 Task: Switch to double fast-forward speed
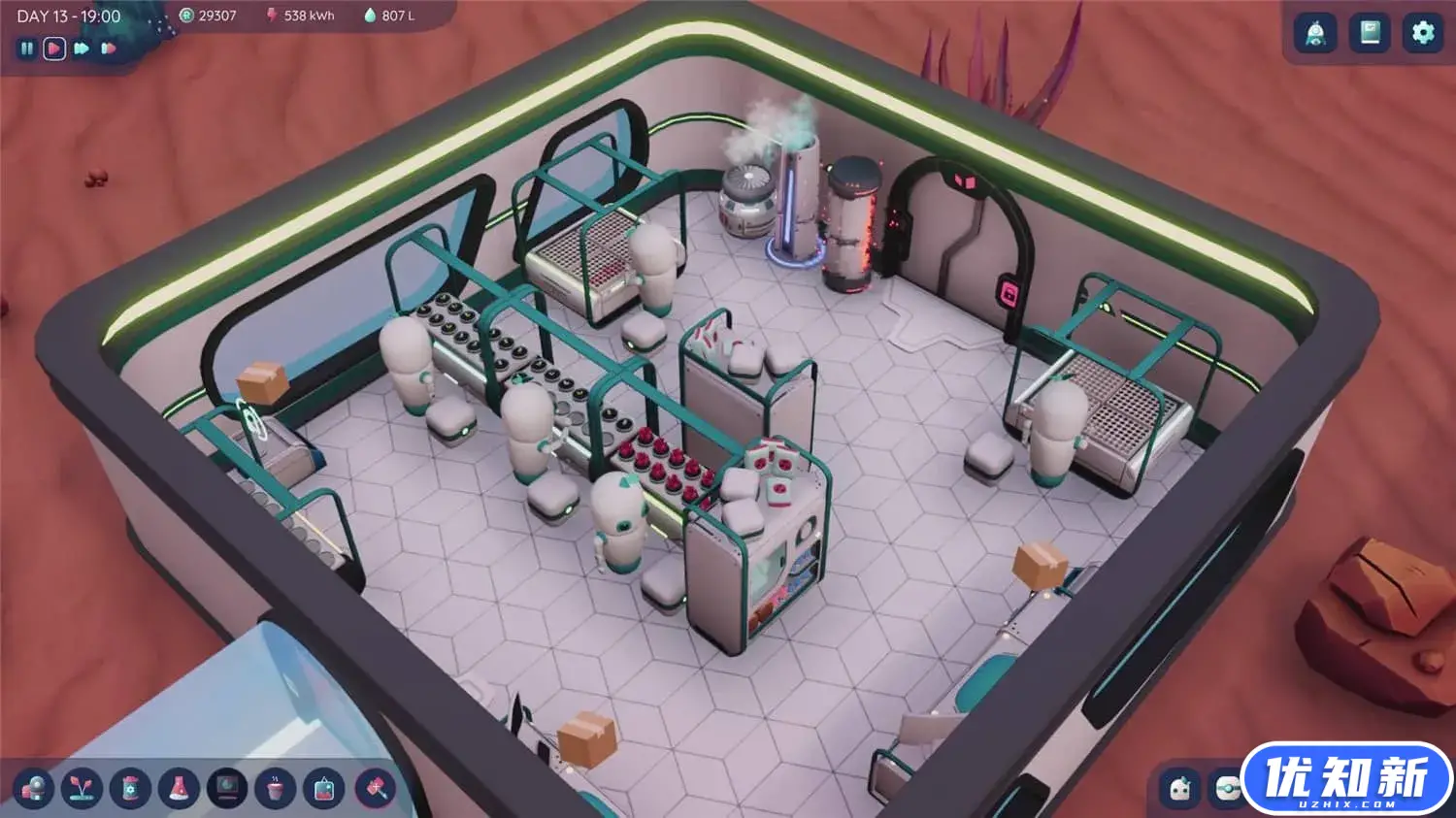(82, 49)
